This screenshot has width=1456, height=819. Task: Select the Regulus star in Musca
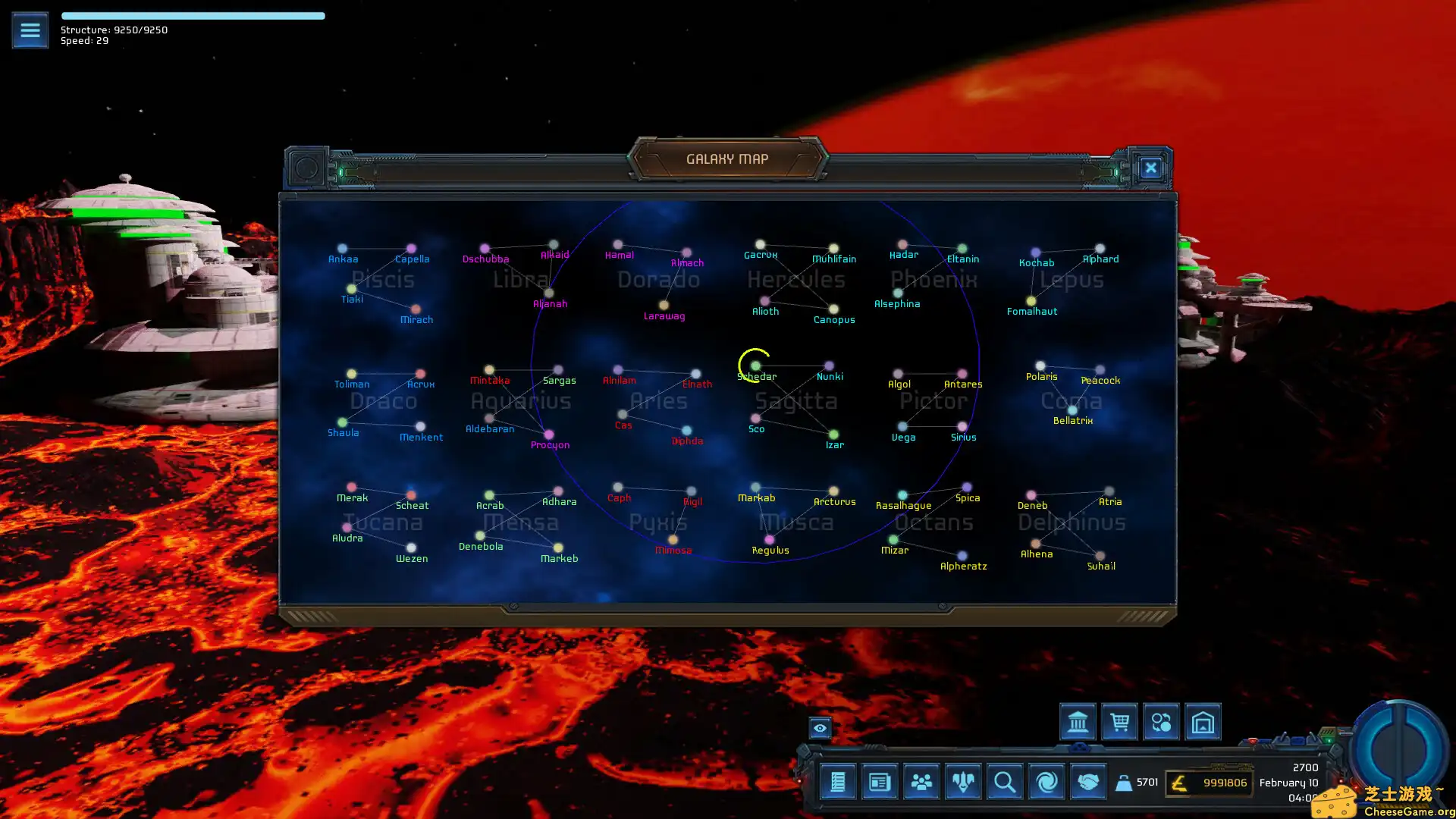[x=770, y=540]
